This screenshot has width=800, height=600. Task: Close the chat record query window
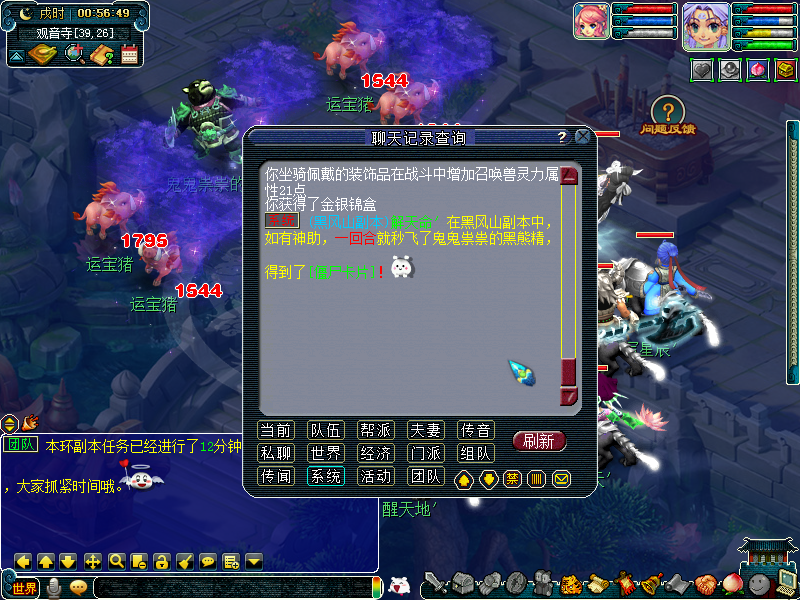click(581, 137)
